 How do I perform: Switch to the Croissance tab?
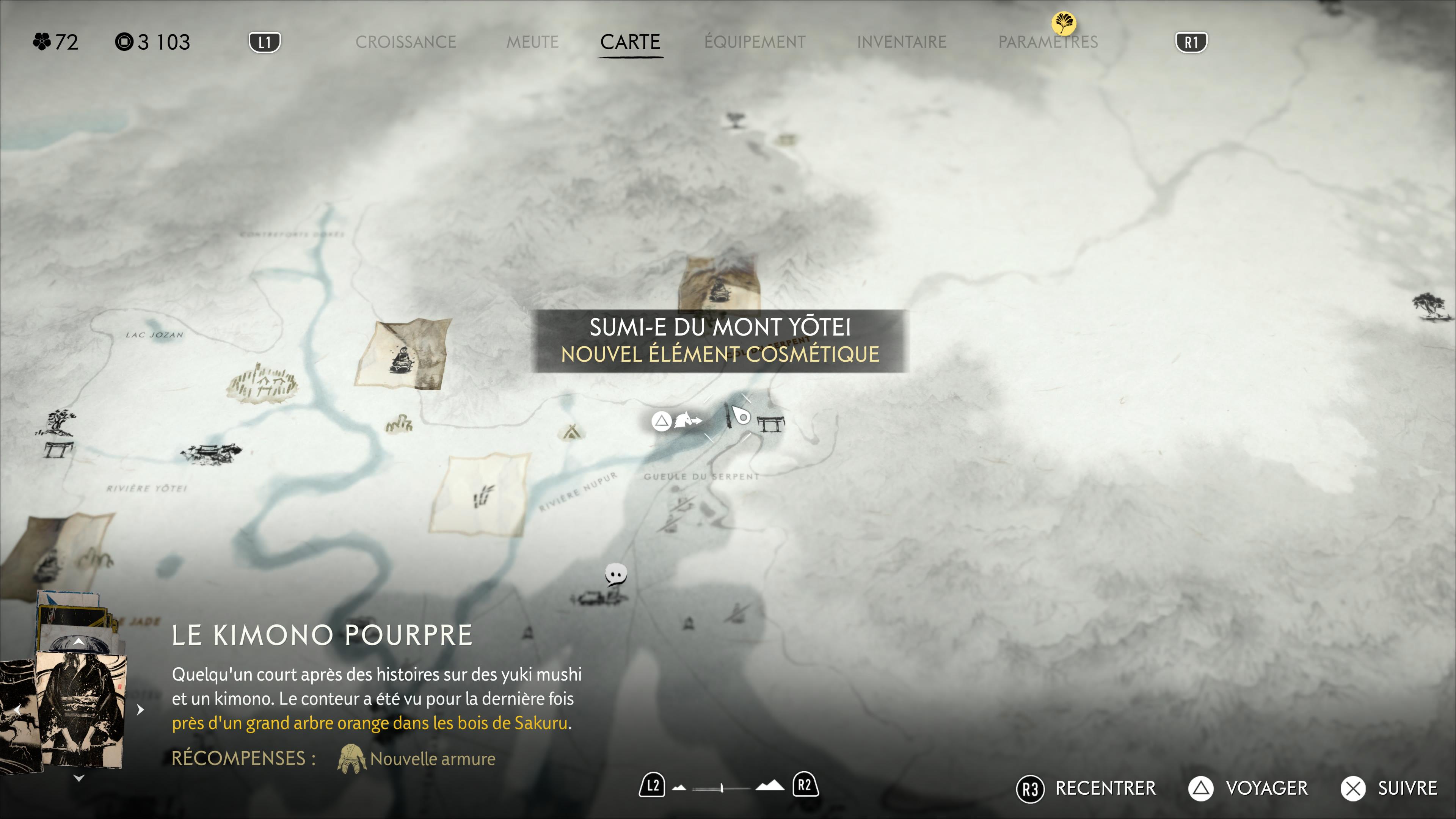point(405,42)
